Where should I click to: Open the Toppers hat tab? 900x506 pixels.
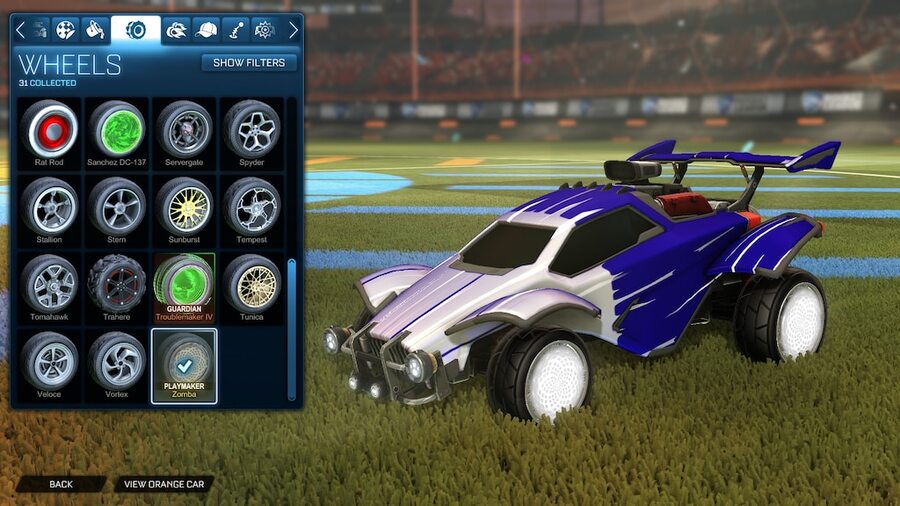(207, 29)
